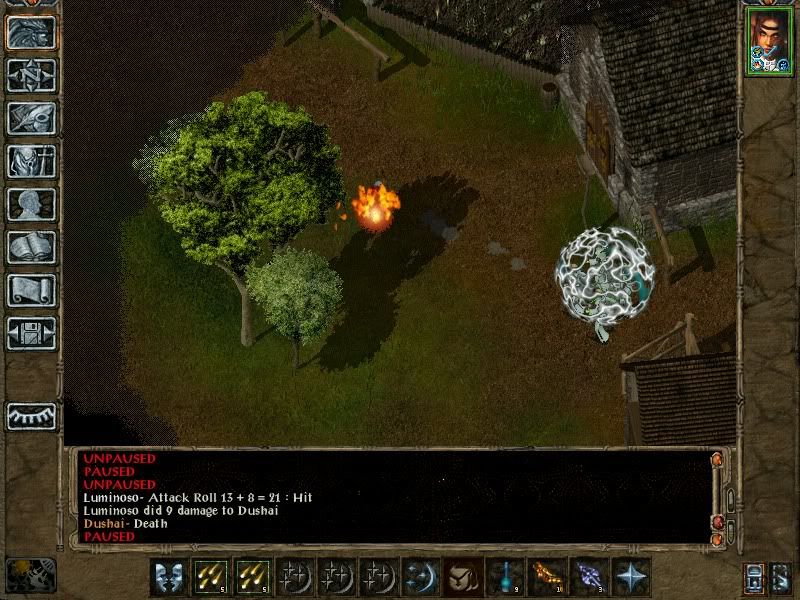Open the journal with the quill button

point(31,118)
